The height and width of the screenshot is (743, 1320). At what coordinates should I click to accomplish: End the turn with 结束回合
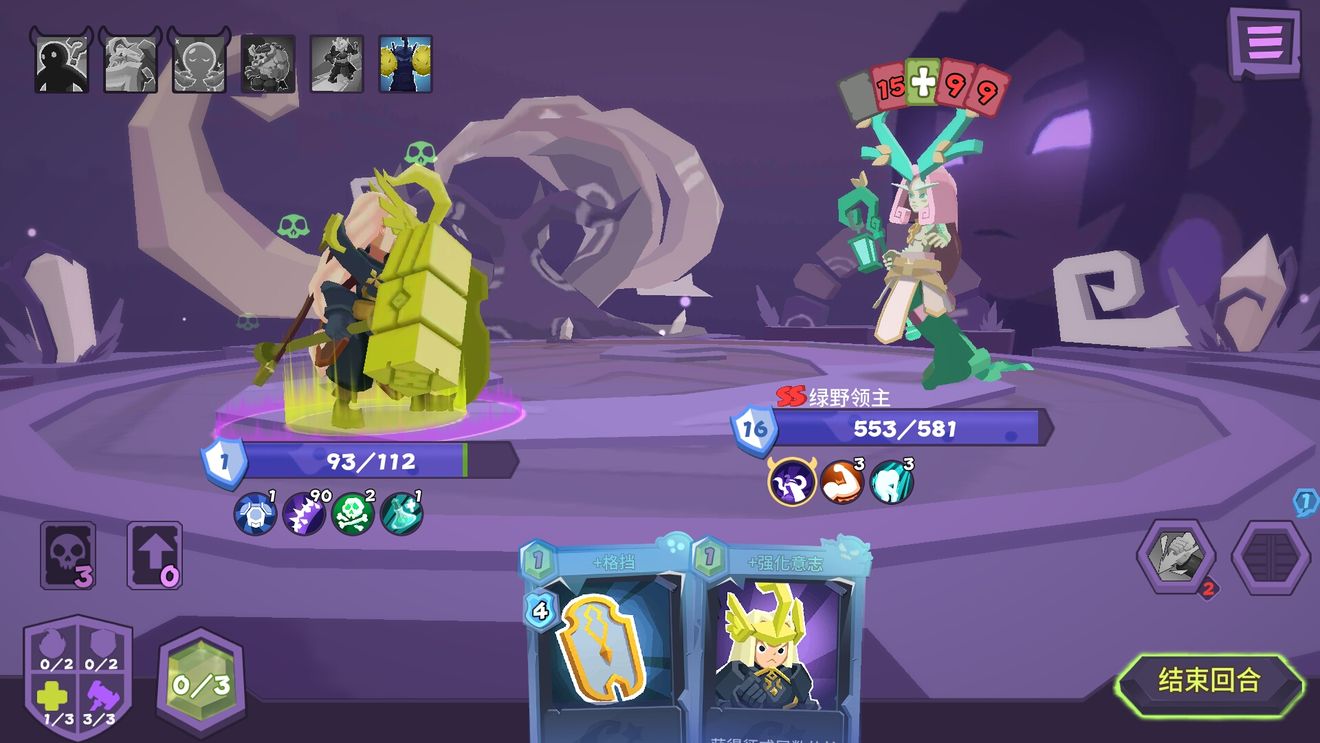[x=1209, y=682]
